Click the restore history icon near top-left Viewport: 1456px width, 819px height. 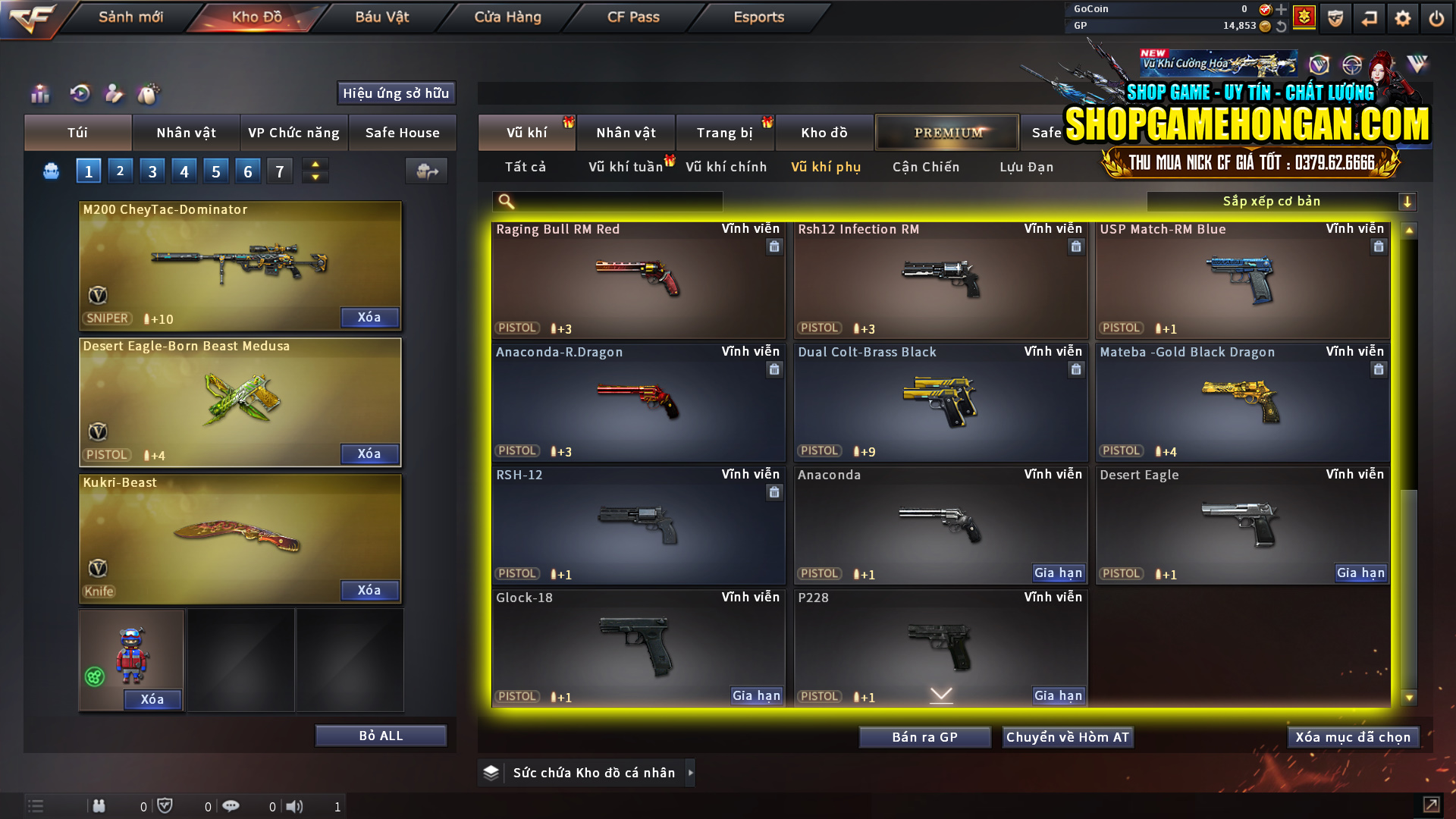pyautogui.click(x=81, y=93)
